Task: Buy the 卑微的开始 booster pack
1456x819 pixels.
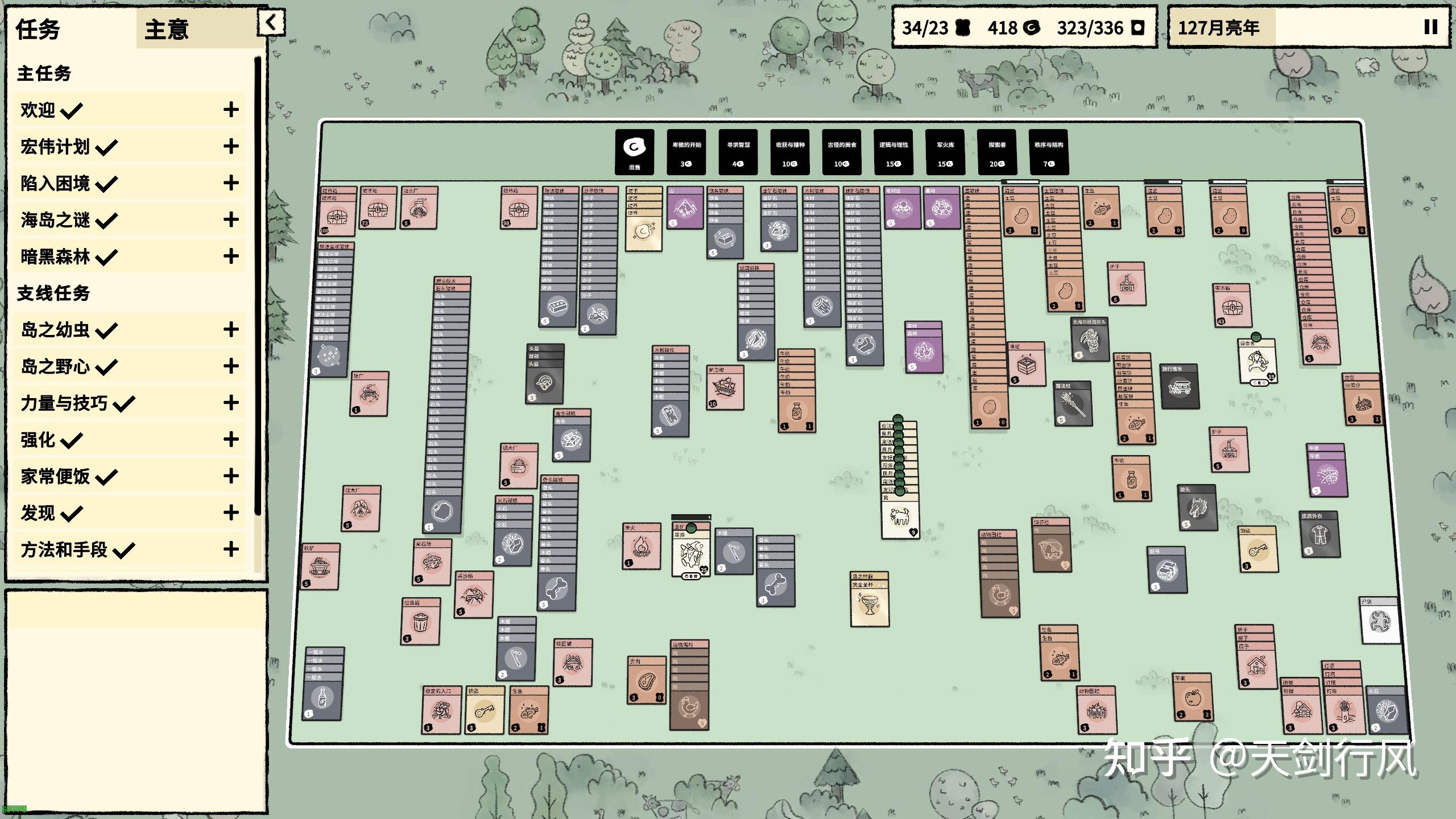Action: tap(686, 152)
